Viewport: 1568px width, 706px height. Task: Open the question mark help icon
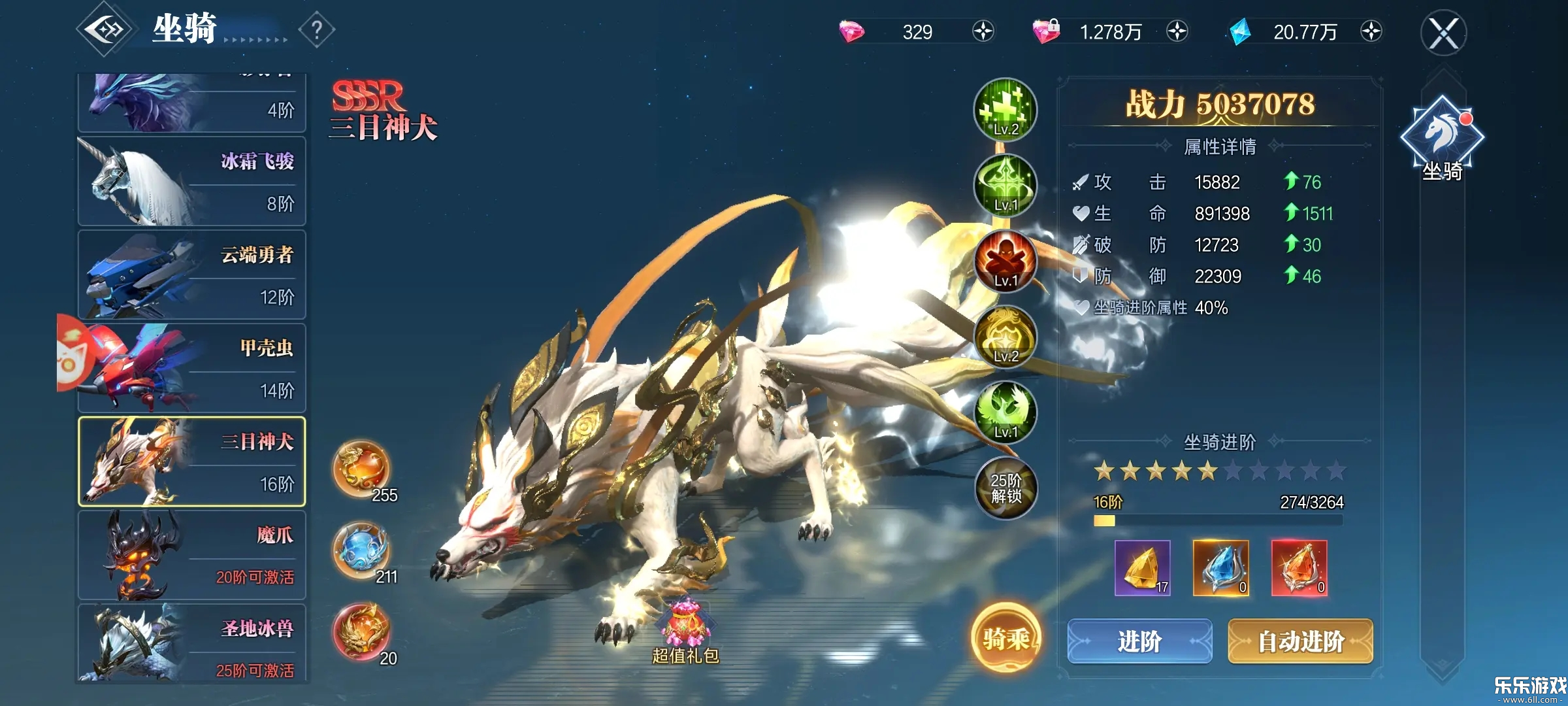(317, 29)
